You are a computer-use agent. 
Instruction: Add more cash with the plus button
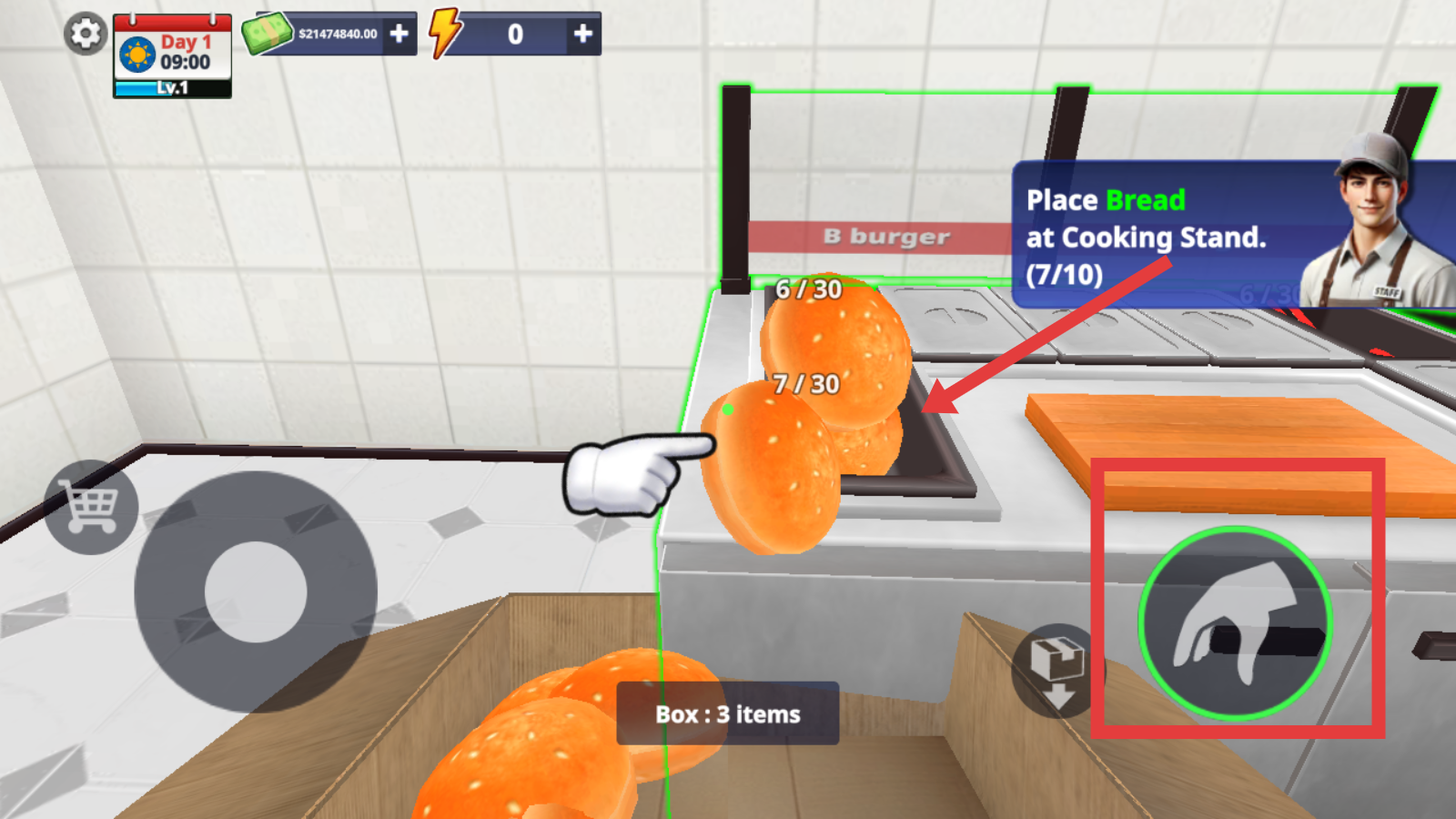[399, 34]
